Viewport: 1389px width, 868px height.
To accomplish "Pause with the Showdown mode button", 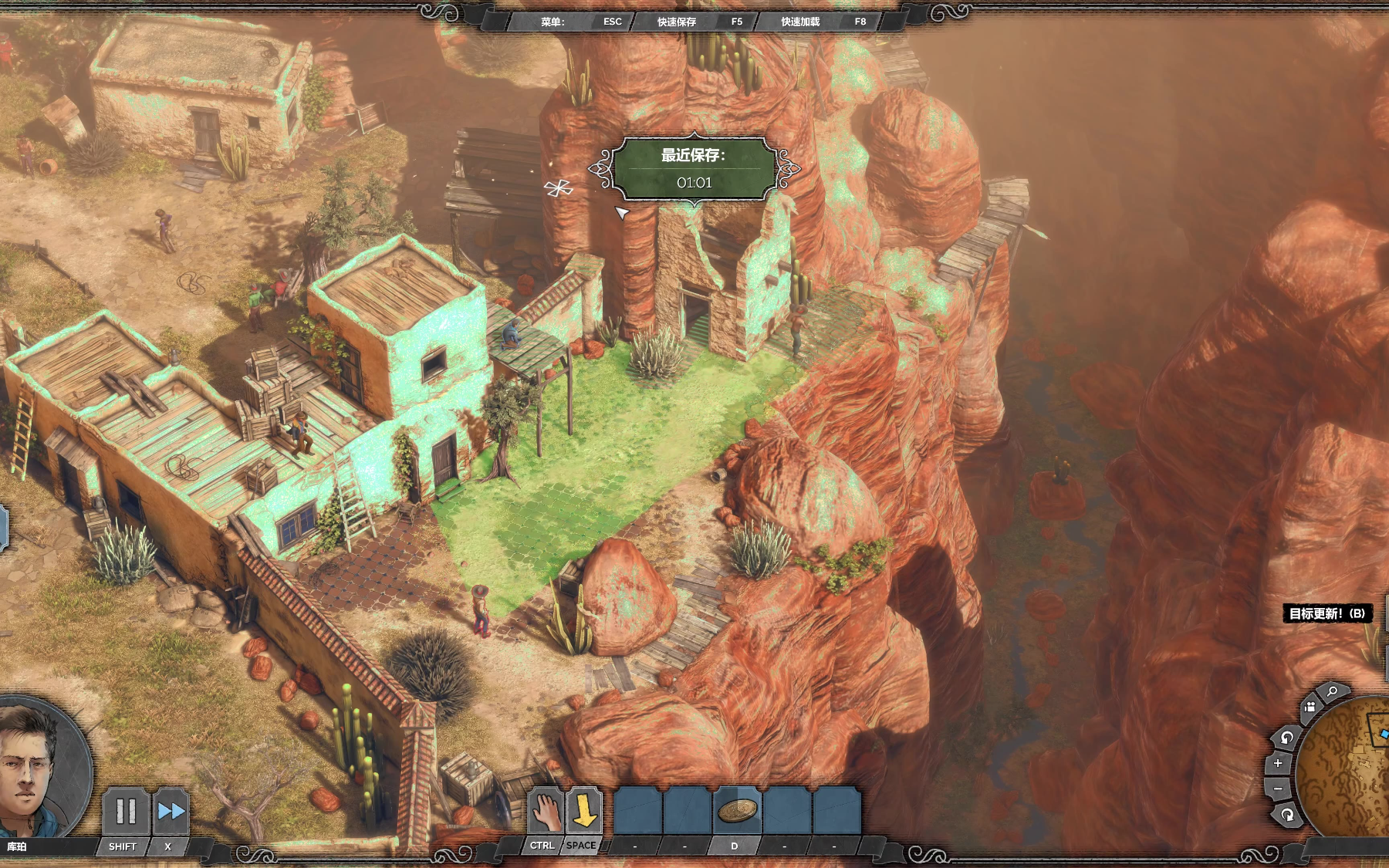I will tap(126, 811).
